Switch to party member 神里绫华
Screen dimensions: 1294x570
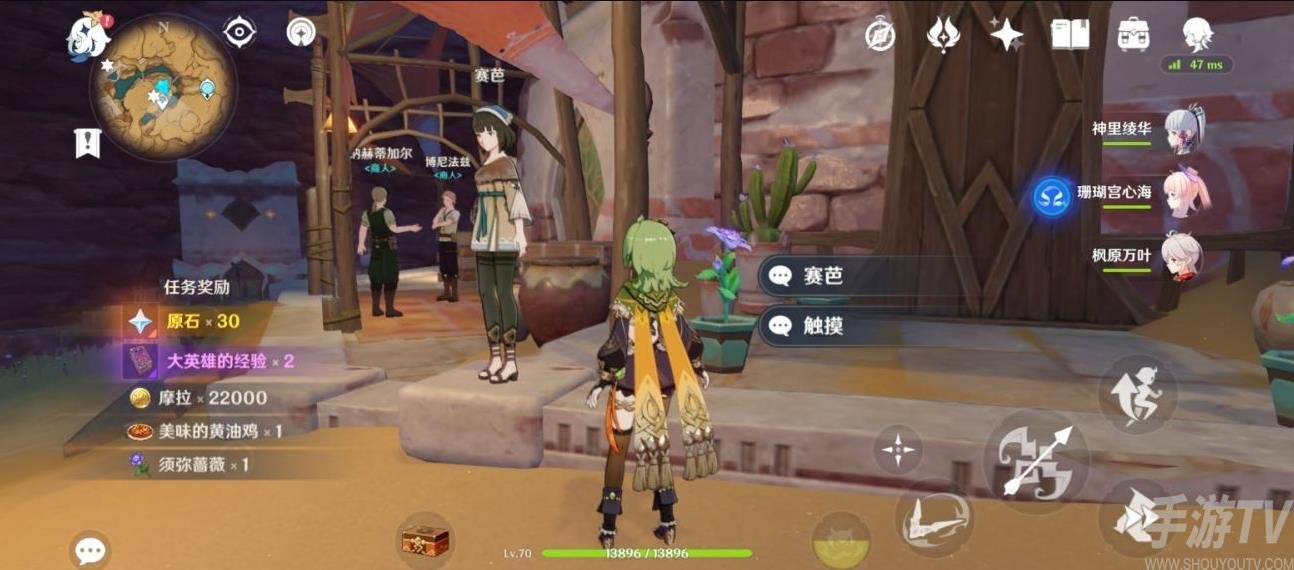1183,129
